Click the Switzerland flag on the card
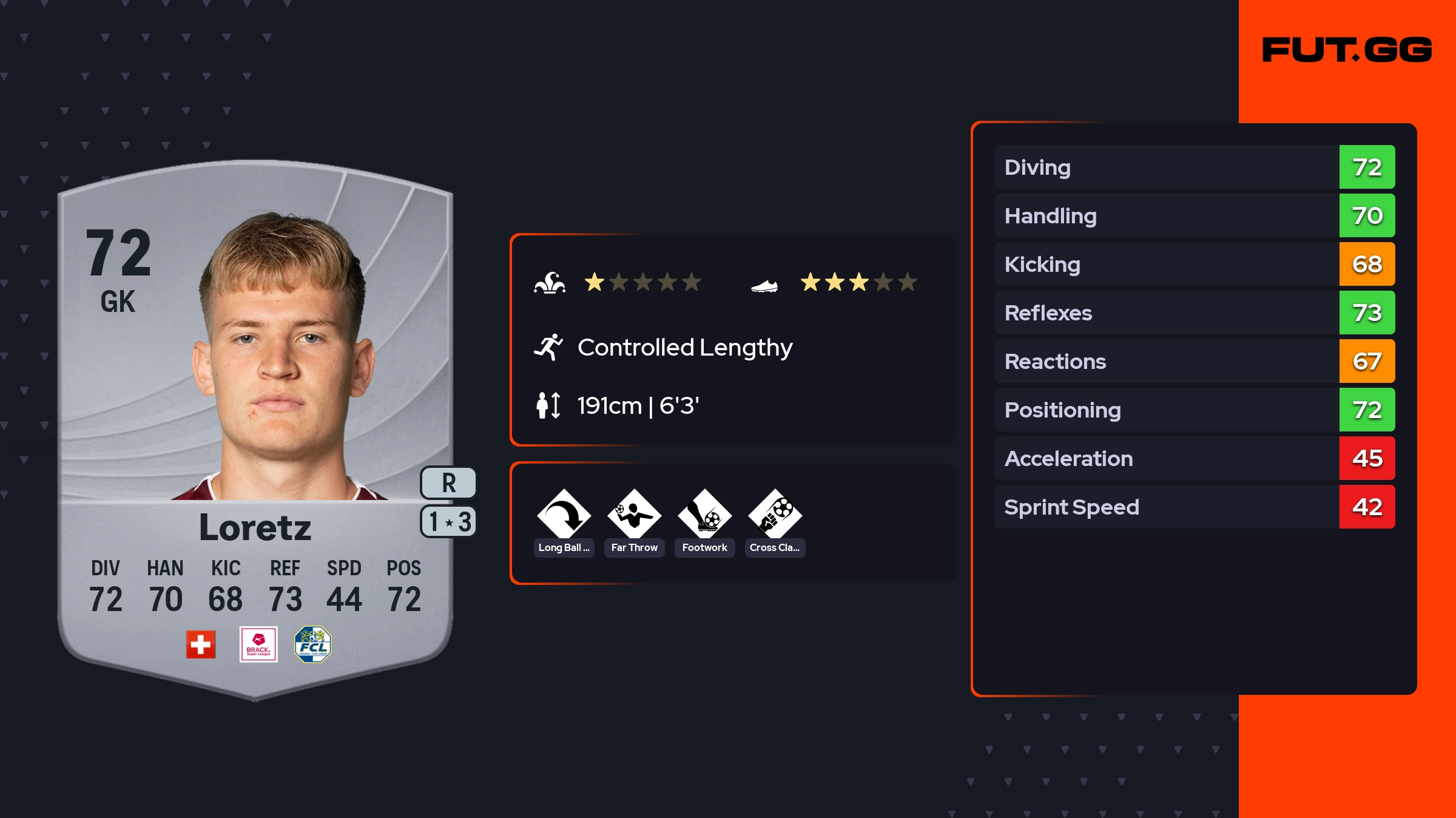The height and width of the screenshot is (818, 1456). [201, 644]
